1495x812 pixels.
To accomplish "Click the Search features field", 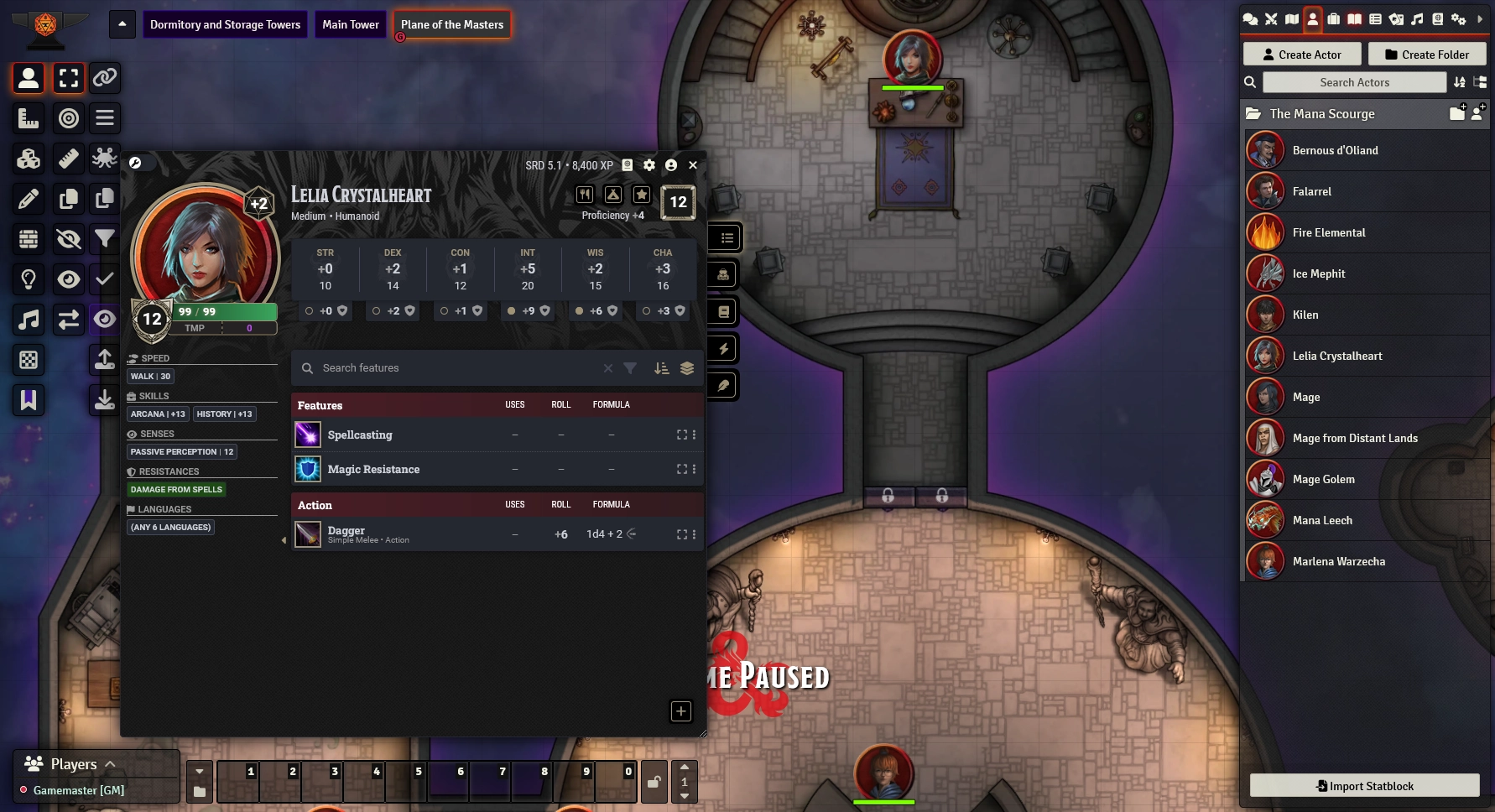I will tap(453, 368).
